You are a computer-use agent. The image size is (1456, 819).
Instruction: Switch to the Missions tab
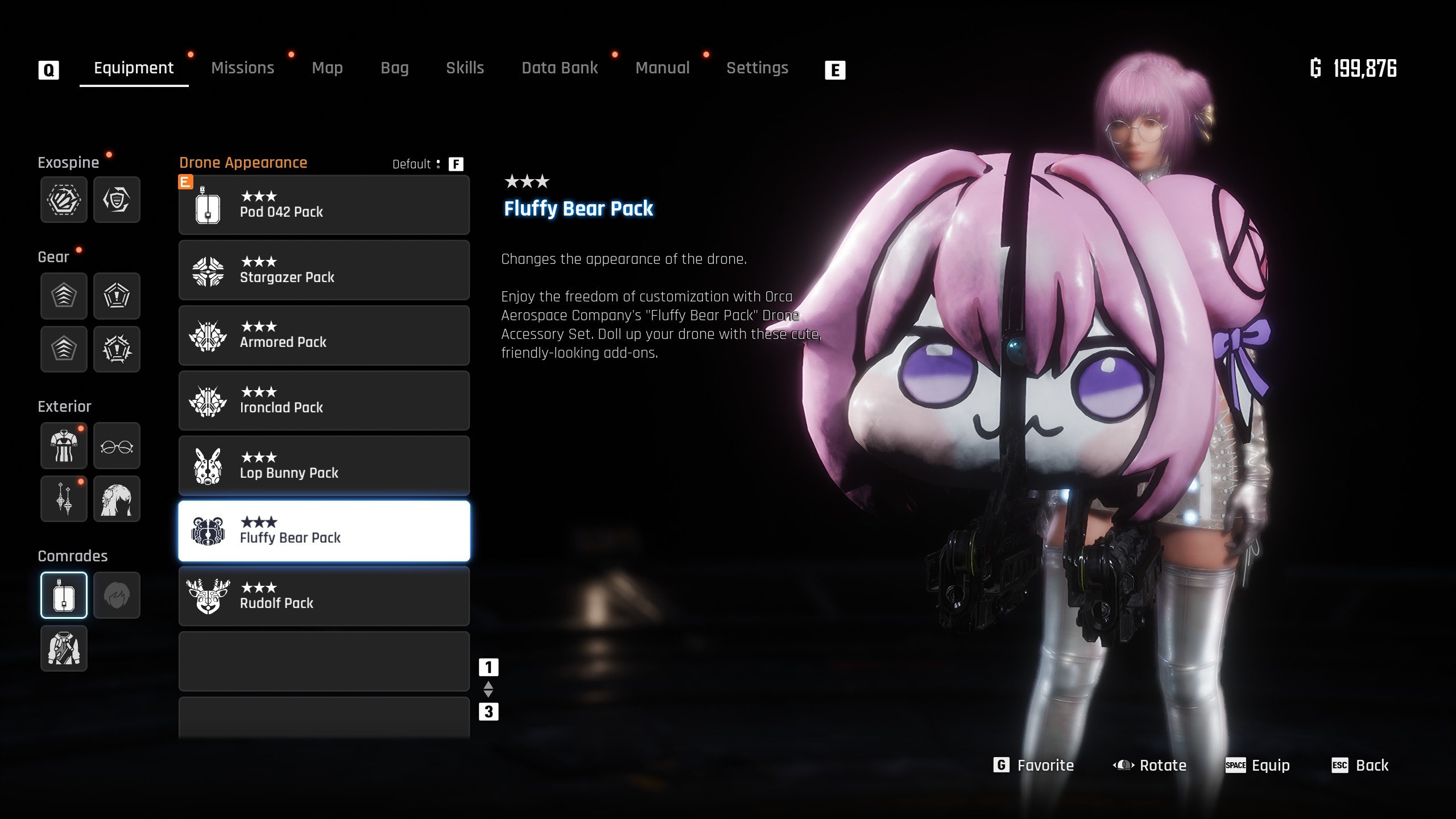(x=242, y=68)
